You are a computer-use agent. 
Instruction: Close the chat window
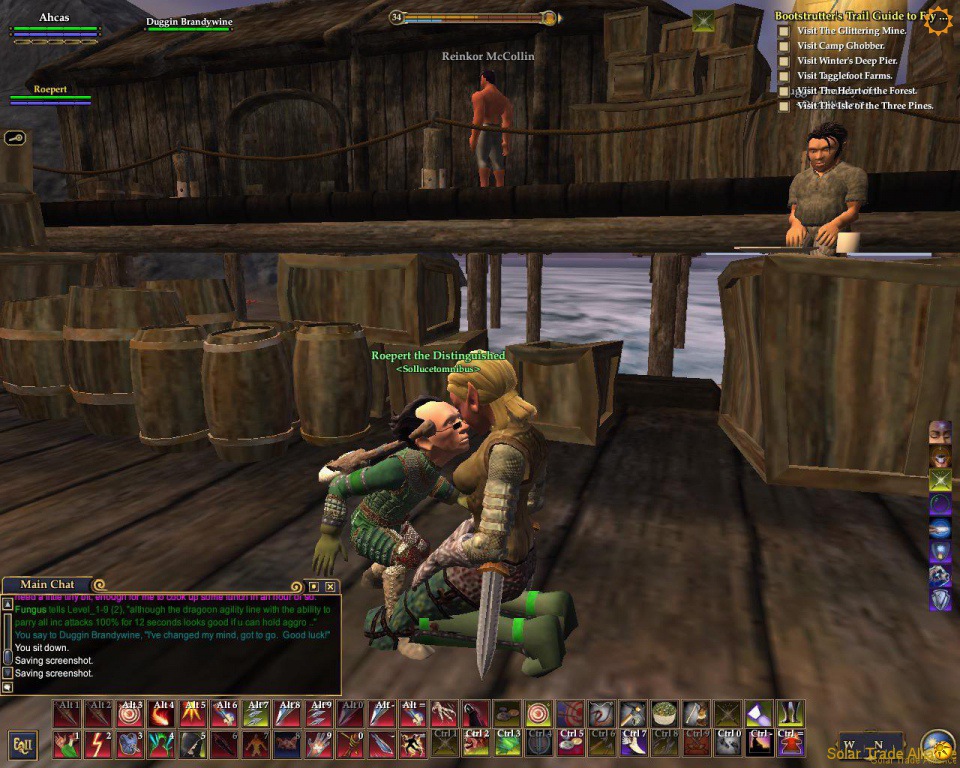330,586
